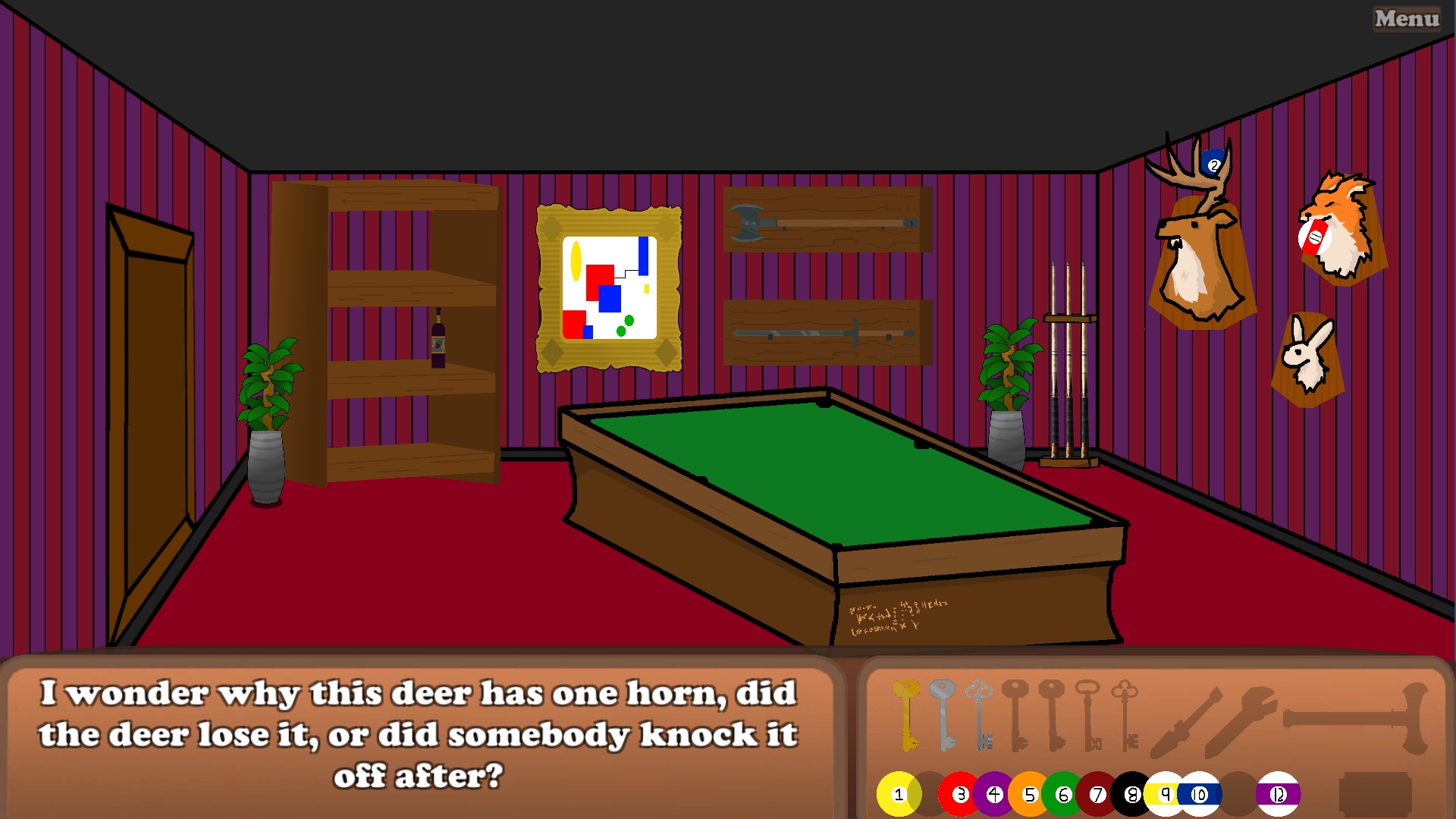1456x819 pixels.
Task: Select the purple 4 ball in inventory
Action: [x=996, y=795]
